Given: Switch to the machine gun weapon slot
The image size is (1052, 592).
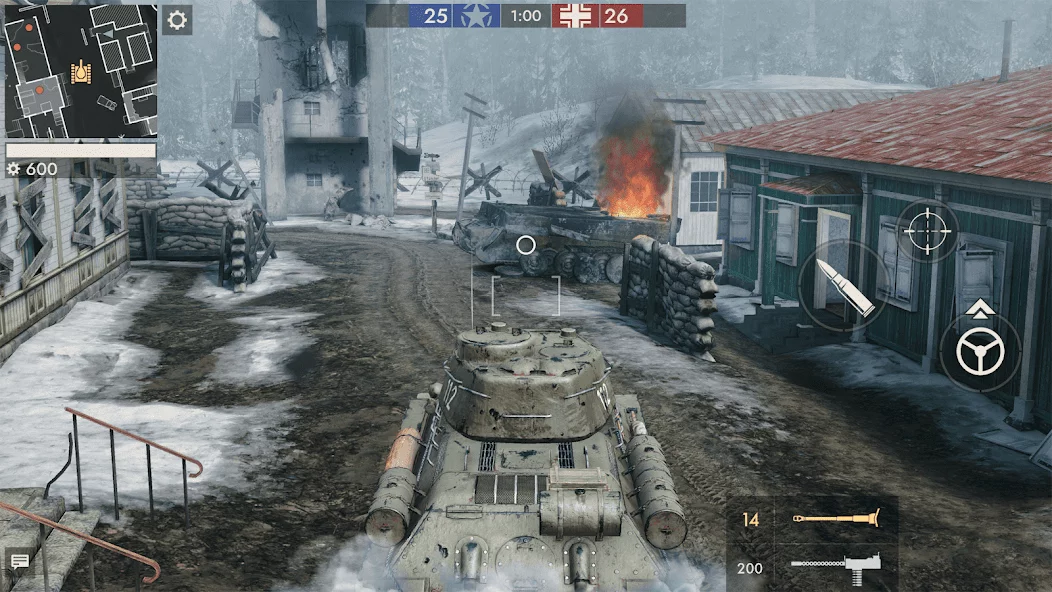Looking at the screenshot, I should [813, 568].
